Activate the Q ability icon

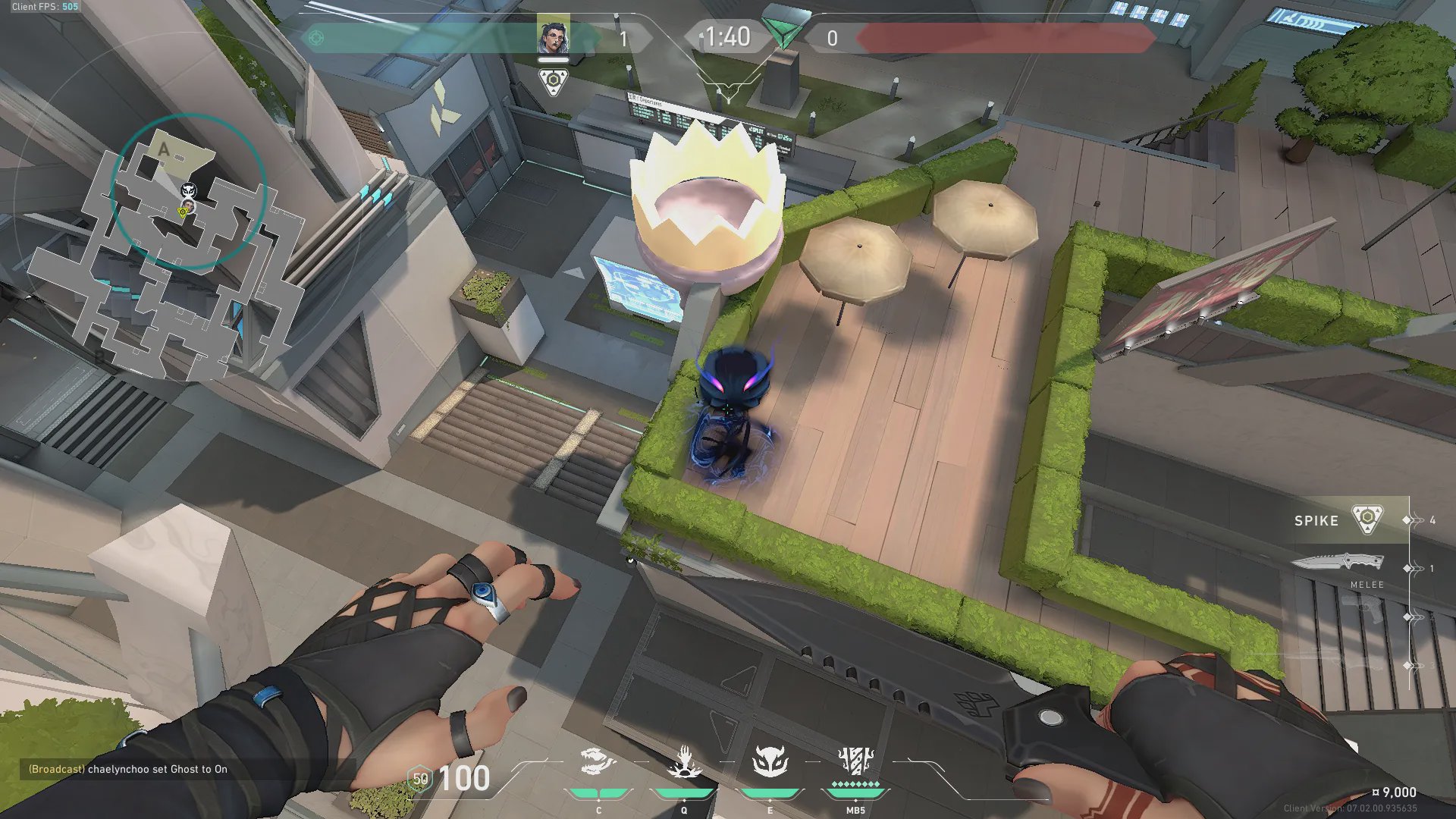(x=683, y=763)
